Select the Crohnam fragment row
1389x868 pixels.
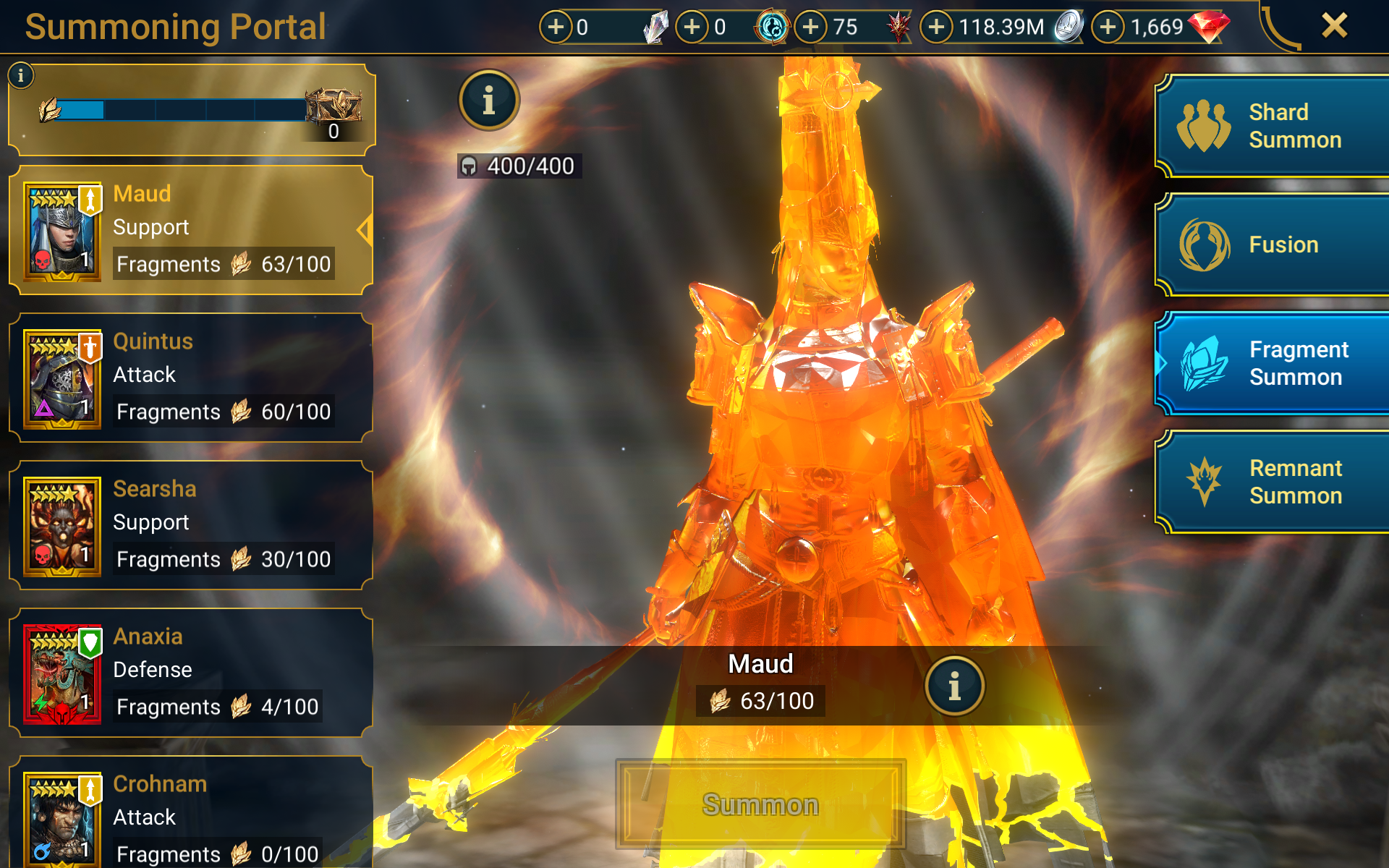tap(191, 817)
